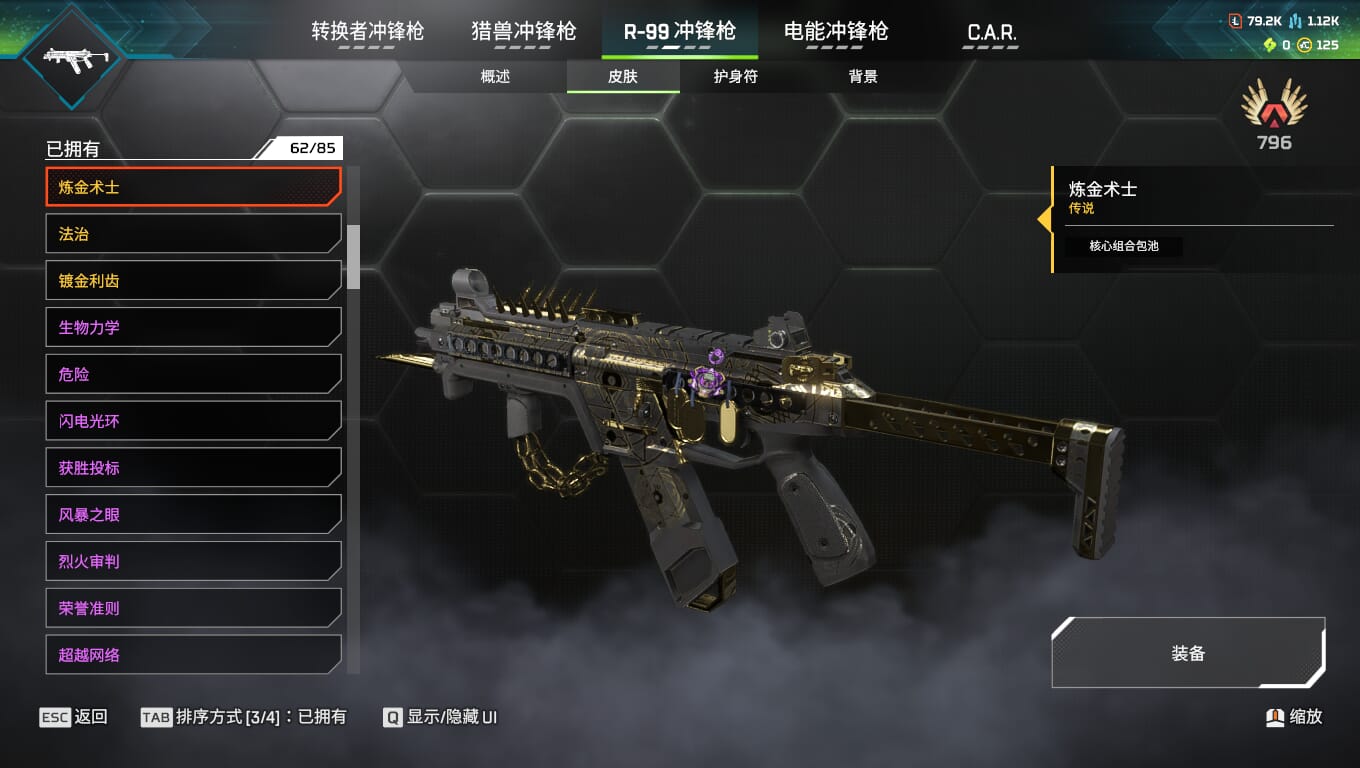
Task: Choose the 法治 skin
Action: tap(193, 234)
